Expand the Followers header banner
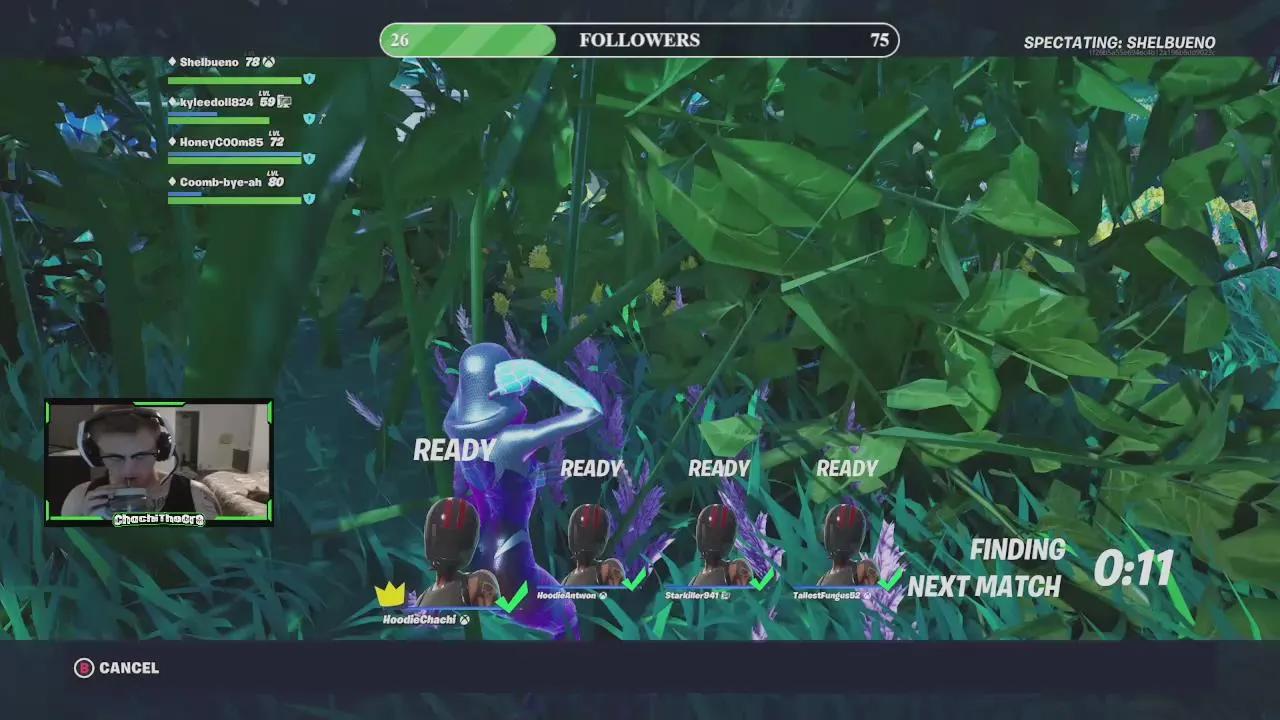The height and width of the screenshot is (720, 1280). pyautogui.click(x=639, y=40)
